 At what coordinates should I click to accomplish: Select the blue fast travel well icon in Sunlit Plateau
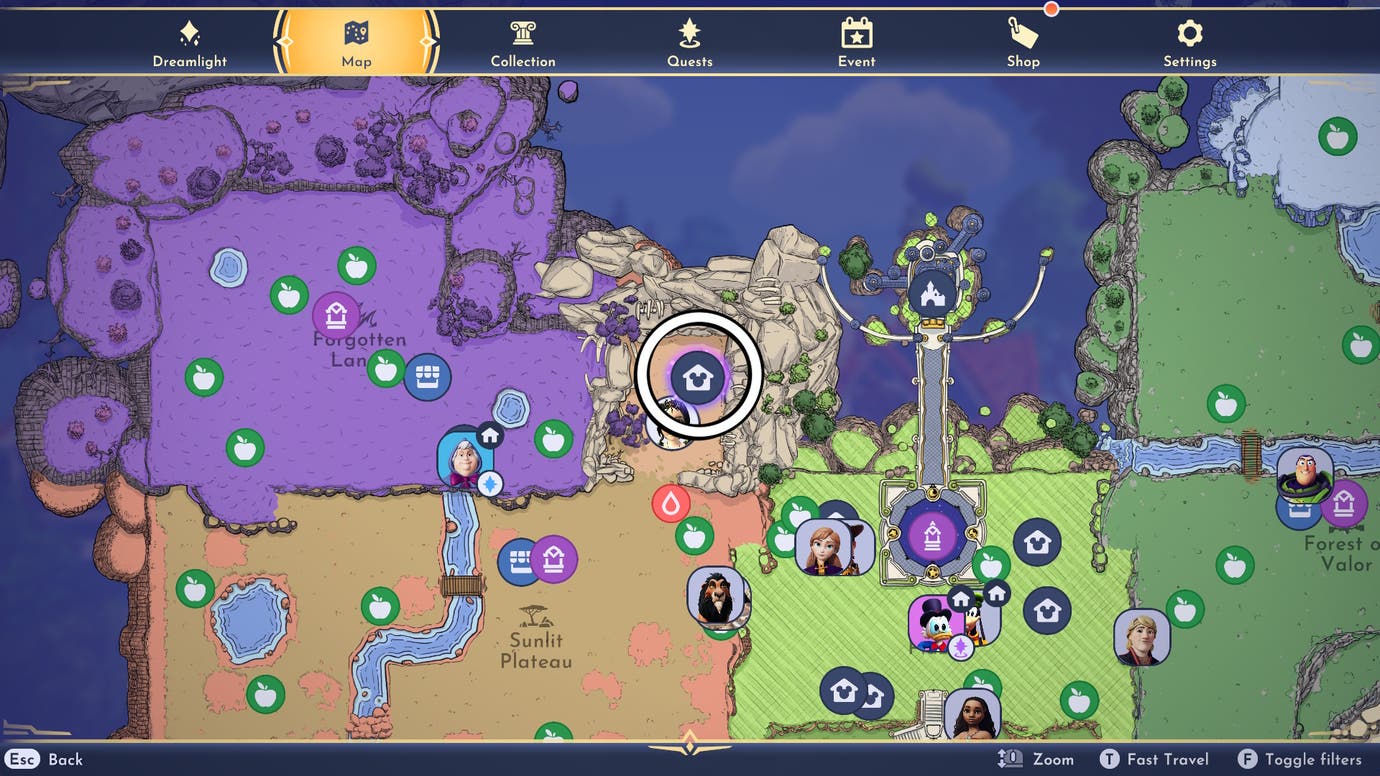tap(519, 561)
